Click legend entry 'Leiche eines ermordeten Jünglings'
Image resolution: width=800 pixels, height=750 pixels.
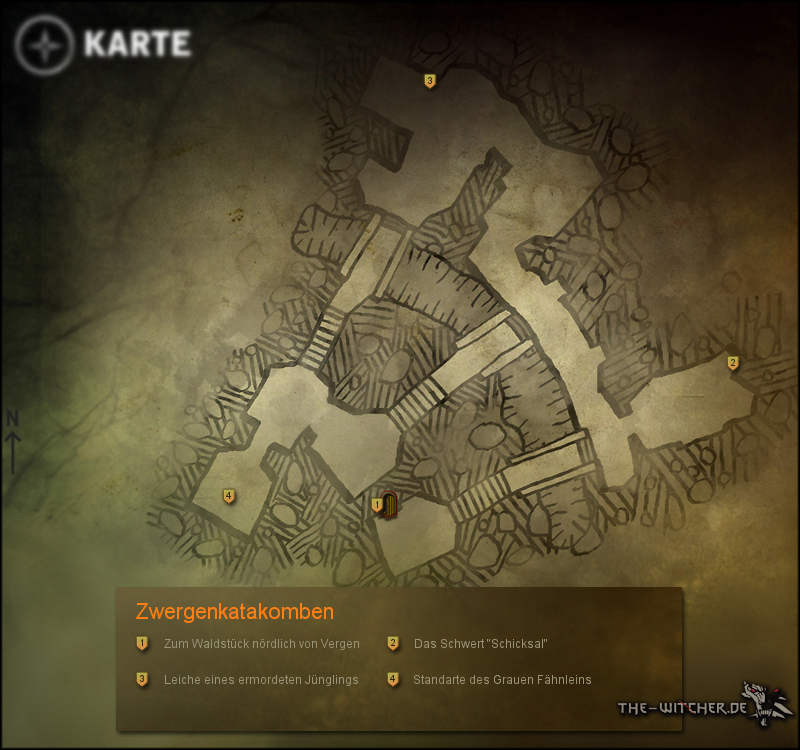tap(260, 680)
